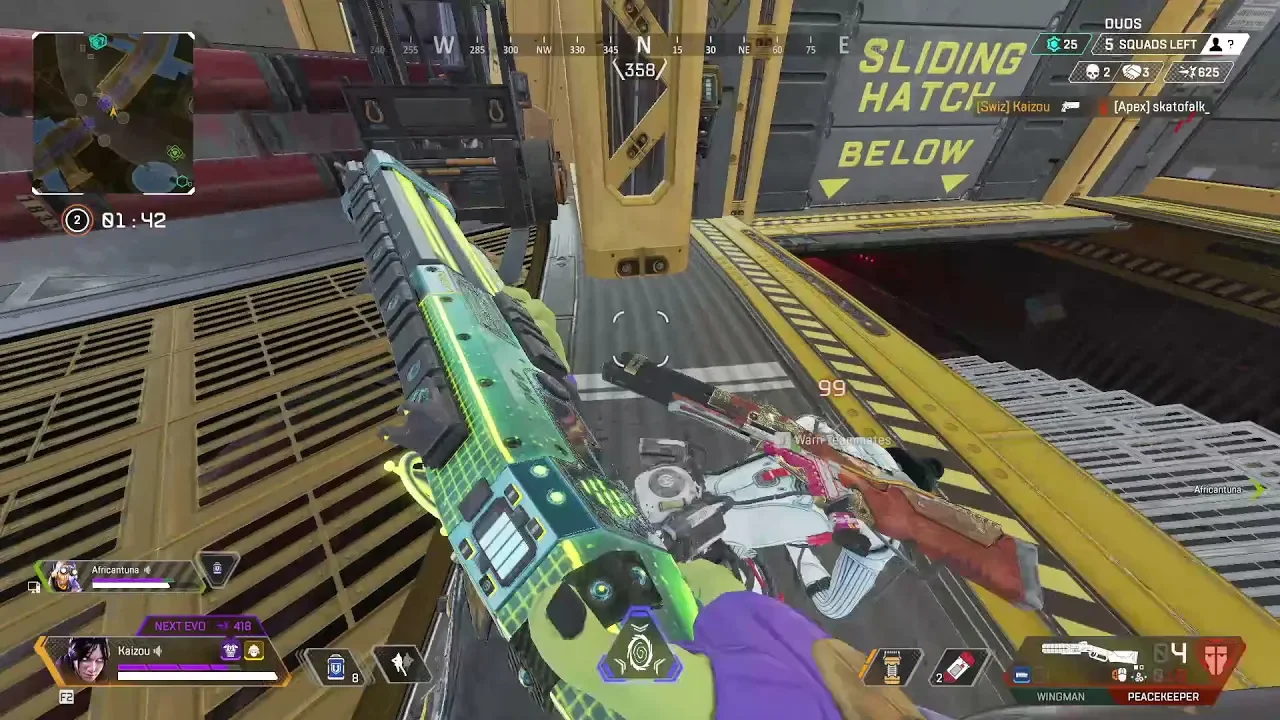Use the red grenade slot
The width and height of the screenshot is (1280, 720).
click(x=959, y=667)
